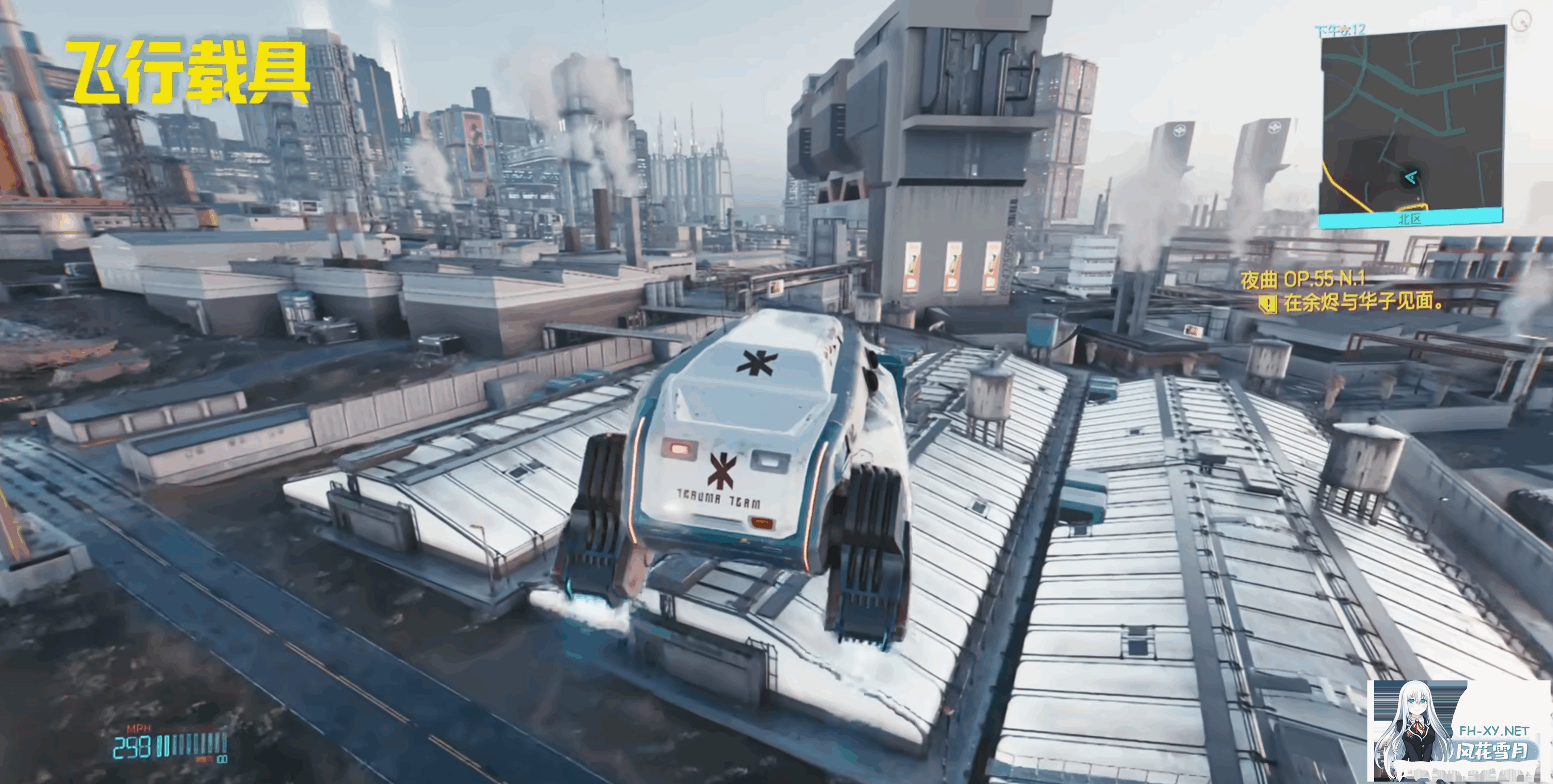This screenshot has width=1553, height=784.
Task: Click the player arrow marker on minimap
Action: [1410, 177]
